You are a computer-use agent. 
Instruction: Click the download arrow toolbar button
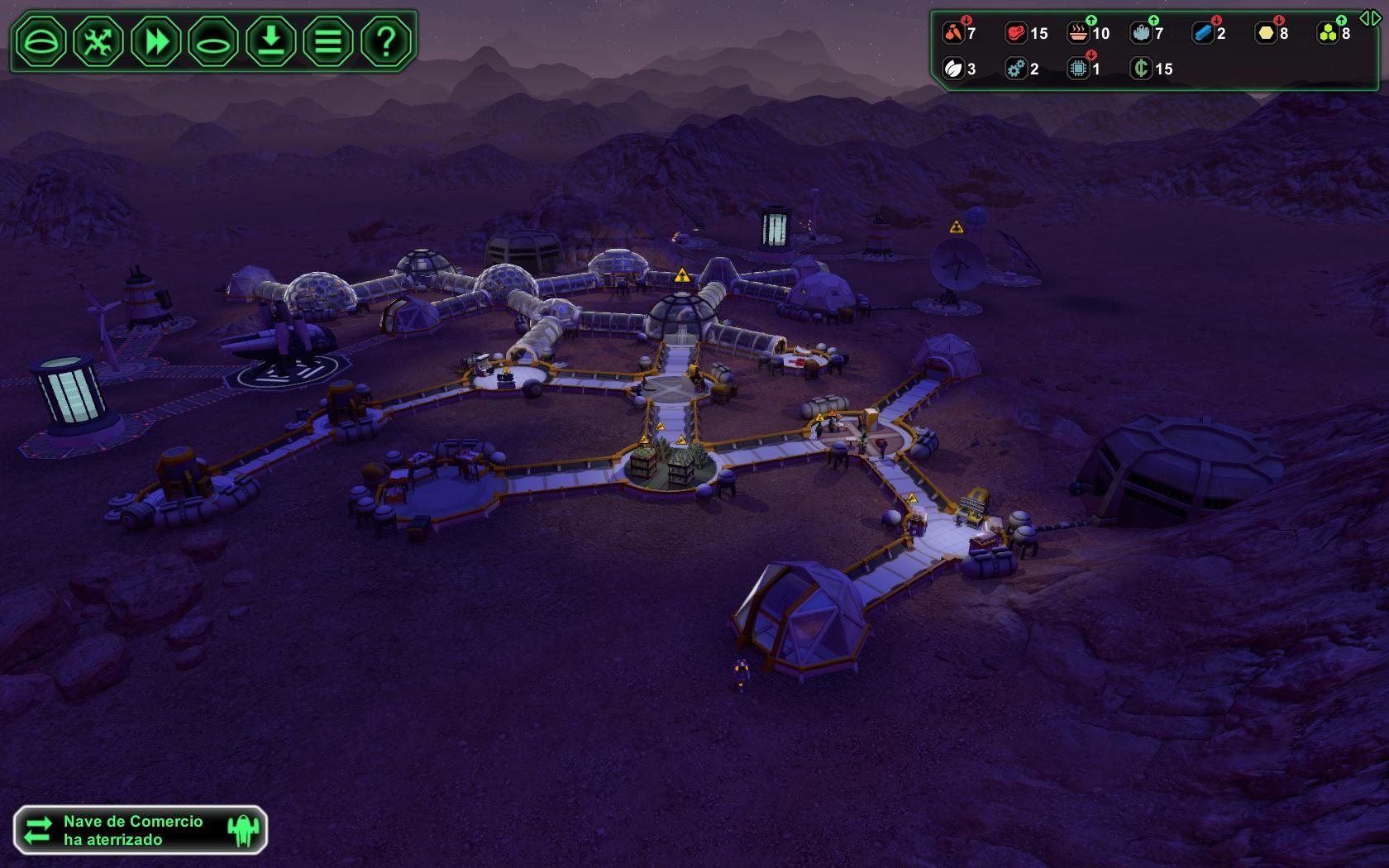coord(271,41)
